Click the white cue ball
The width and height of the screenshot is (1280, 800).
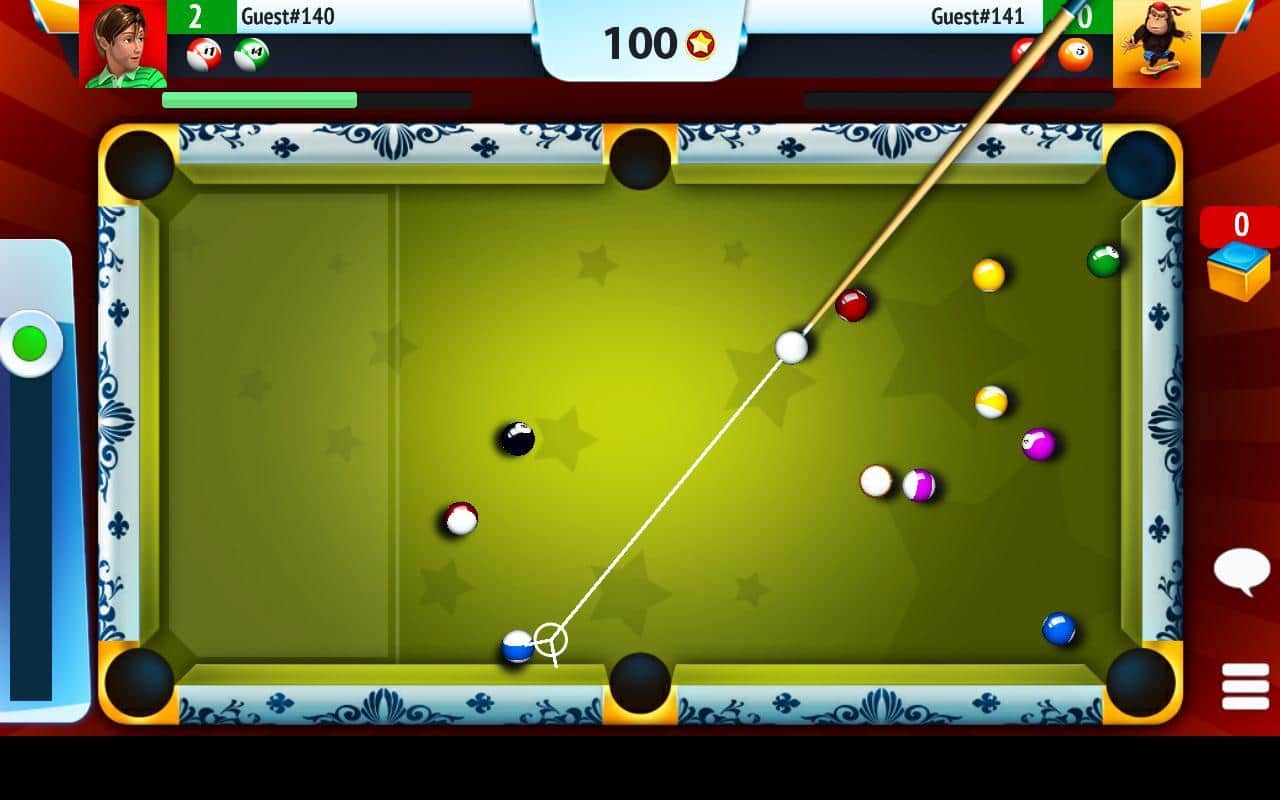tap(790, 347)
